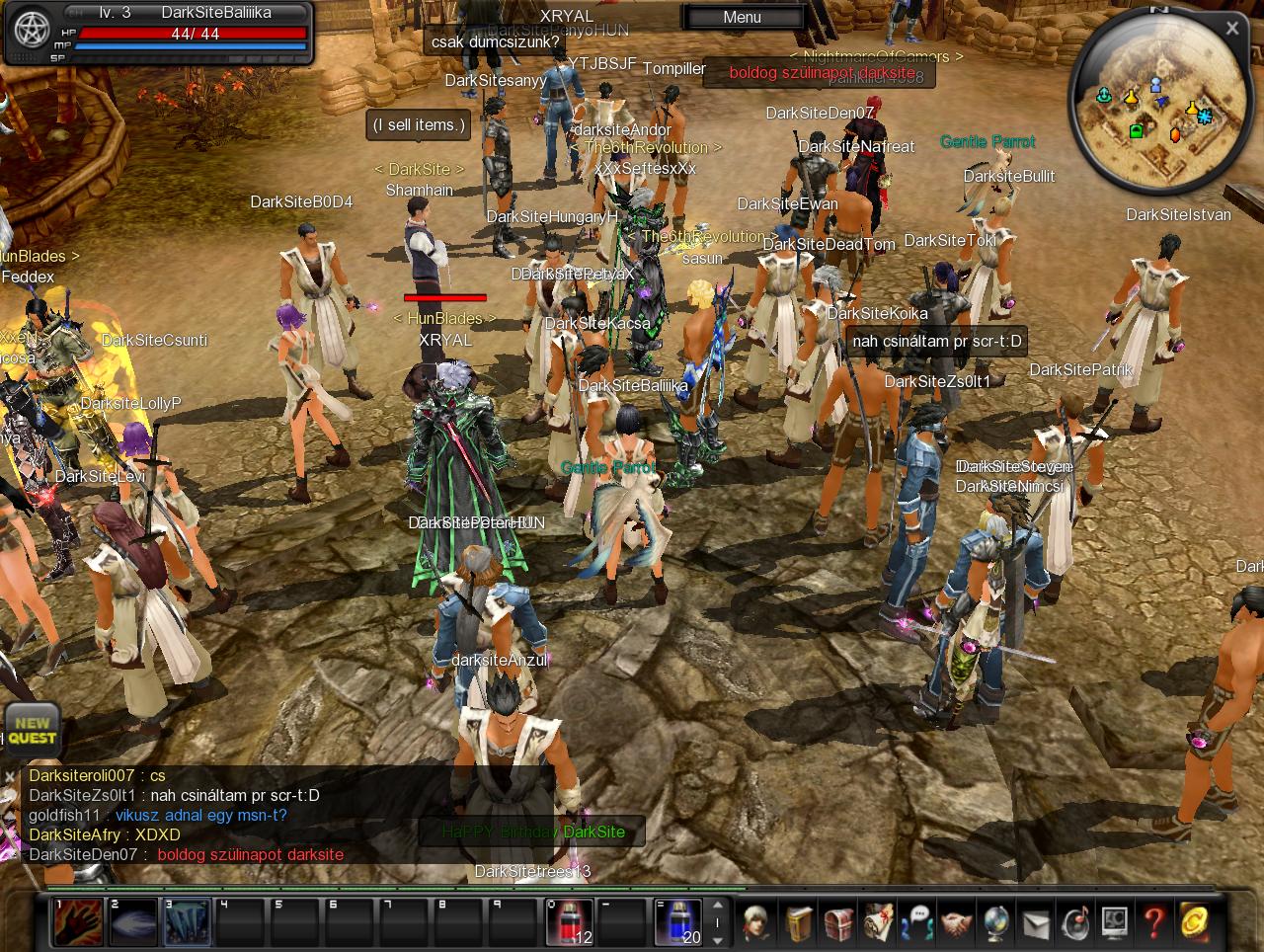Open the globe world map icon
Screen dimensions: 1264x952
tap(996, 923)
